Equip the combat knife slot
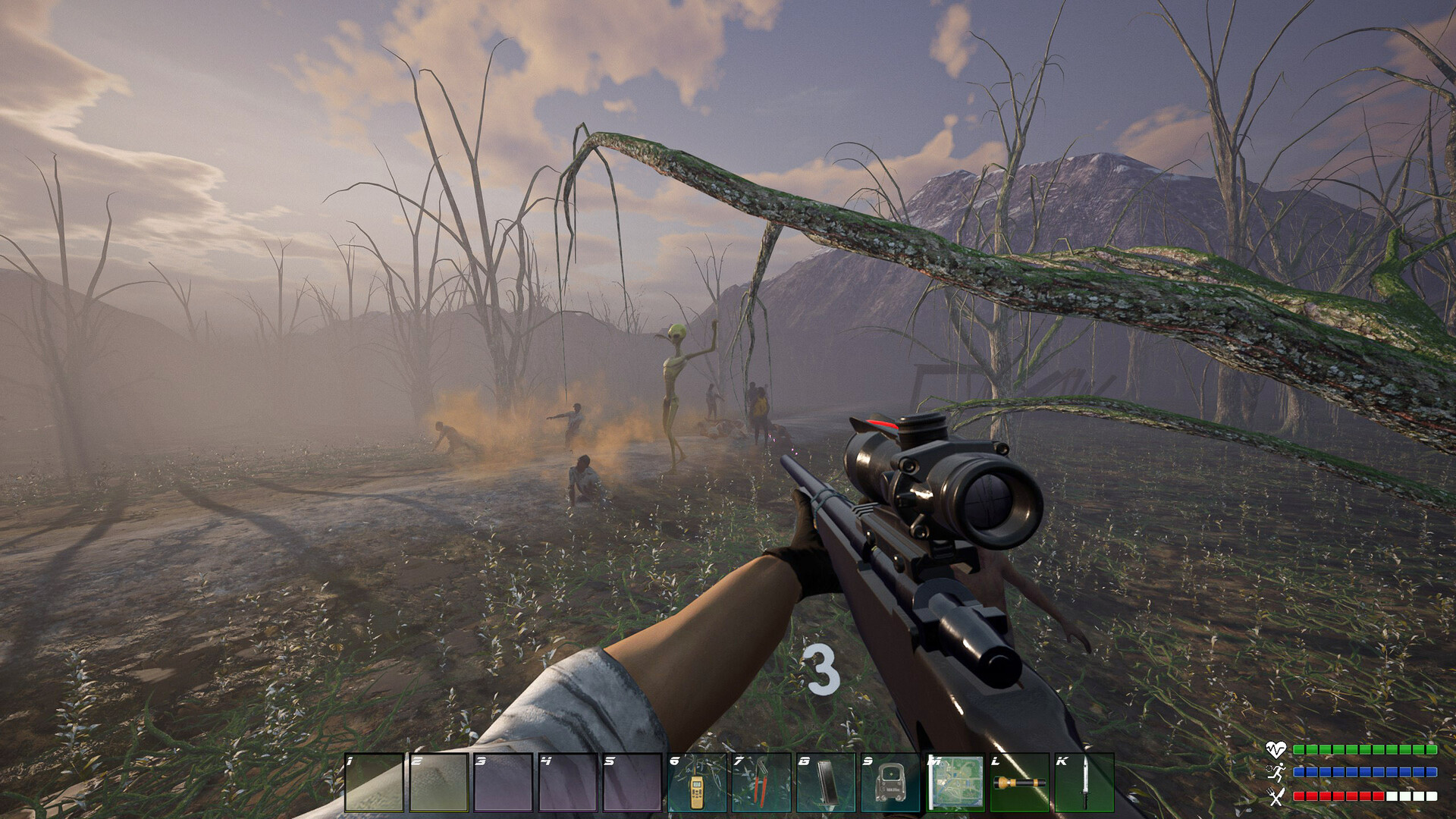Screen dimensions: 1456x819 click(x=1084, y=783)
